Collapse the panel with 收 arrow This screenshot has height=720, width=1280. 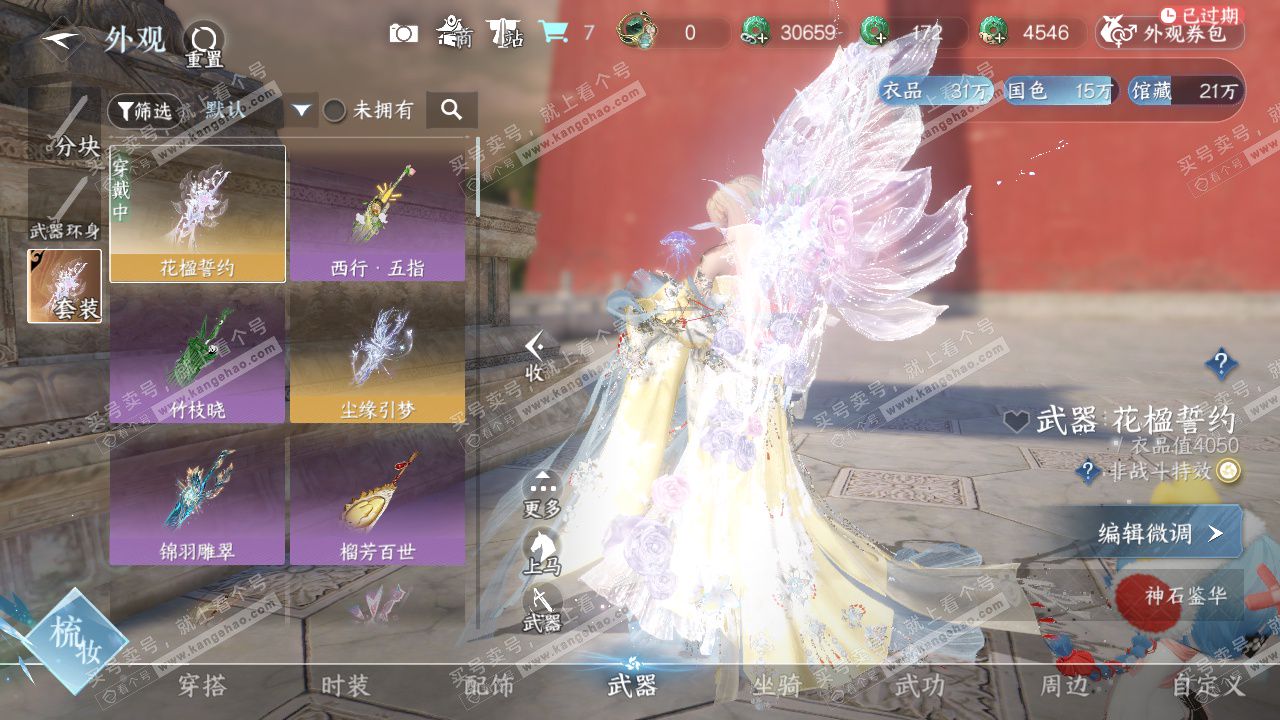point(535,356)
